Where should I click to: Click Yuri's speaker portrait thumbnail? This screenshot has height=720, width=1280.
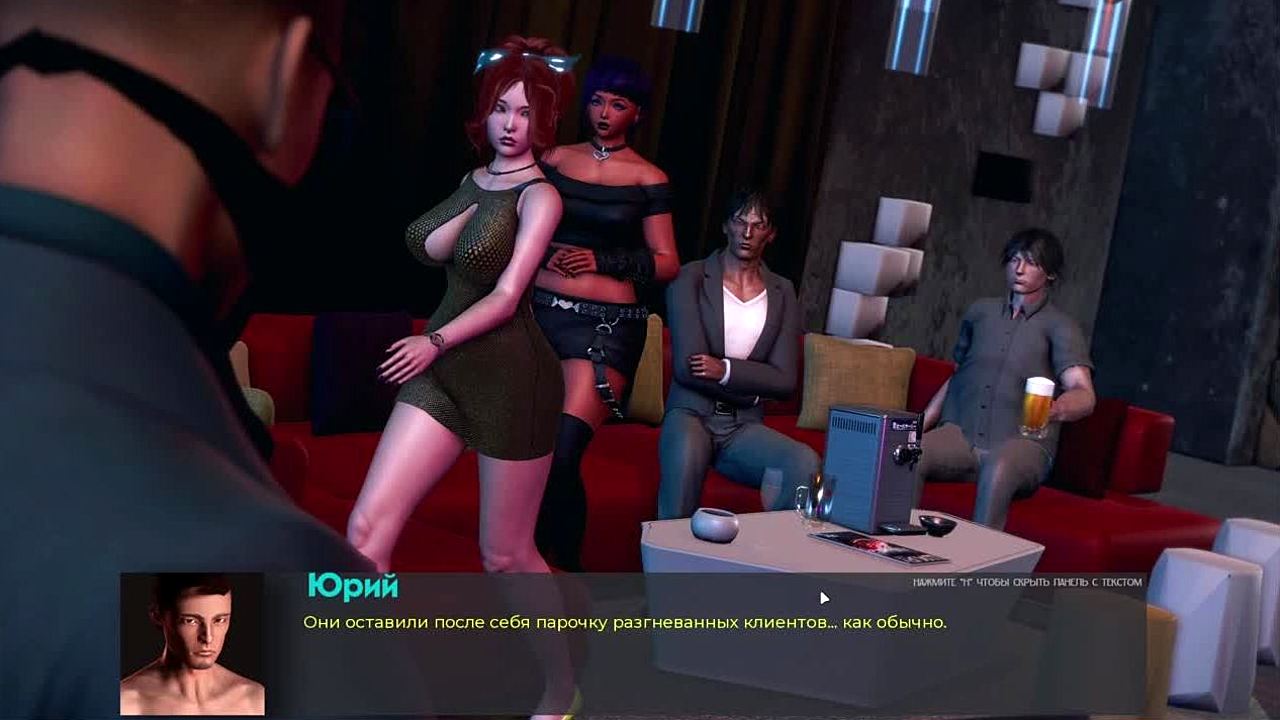pyautogui.click(x=192, y=644)
